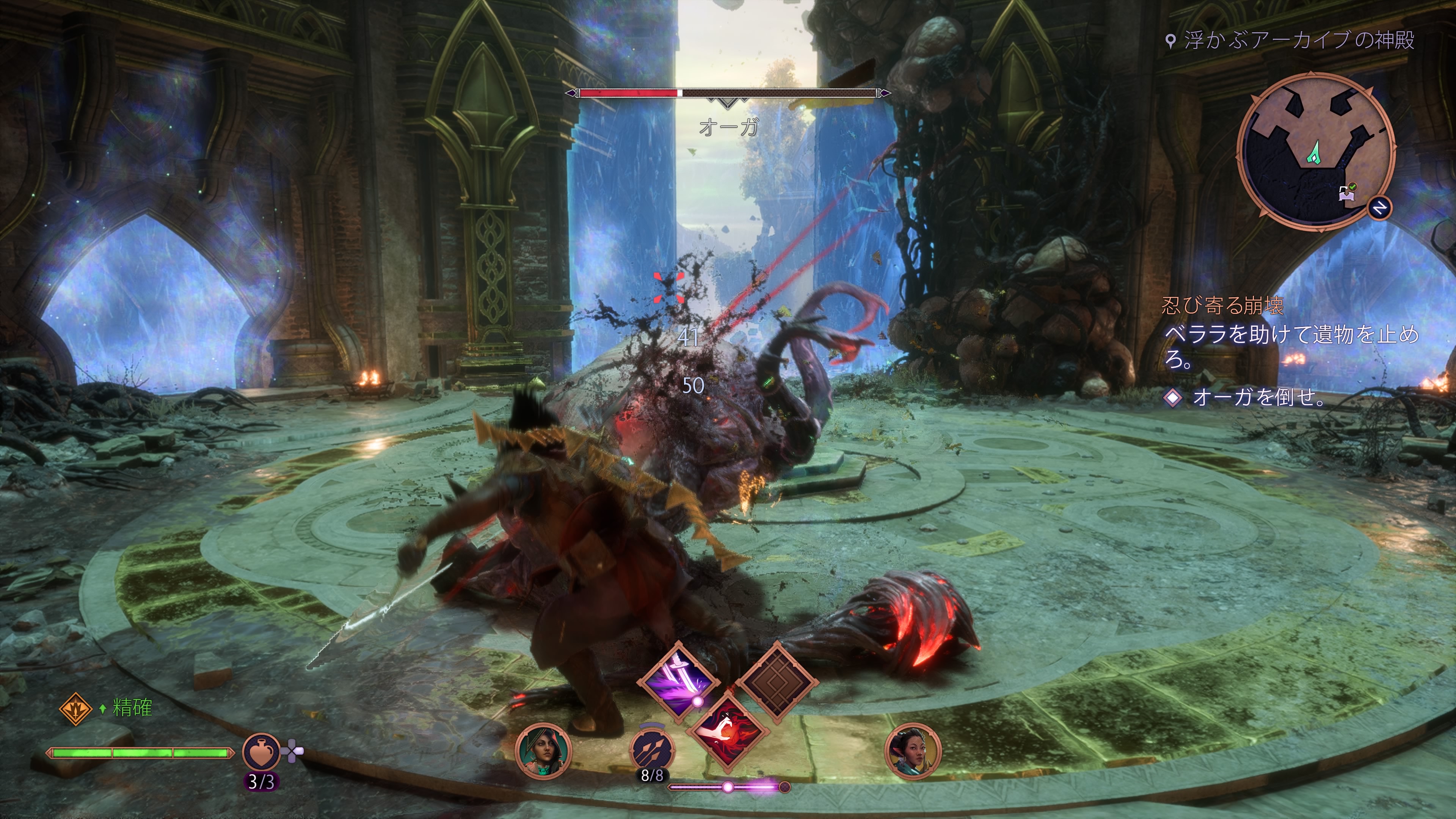This screenshot has width=1456, height=819.
Task: Select the オーガを倒せ objective entry
Action: click(x=1258, y=398)
